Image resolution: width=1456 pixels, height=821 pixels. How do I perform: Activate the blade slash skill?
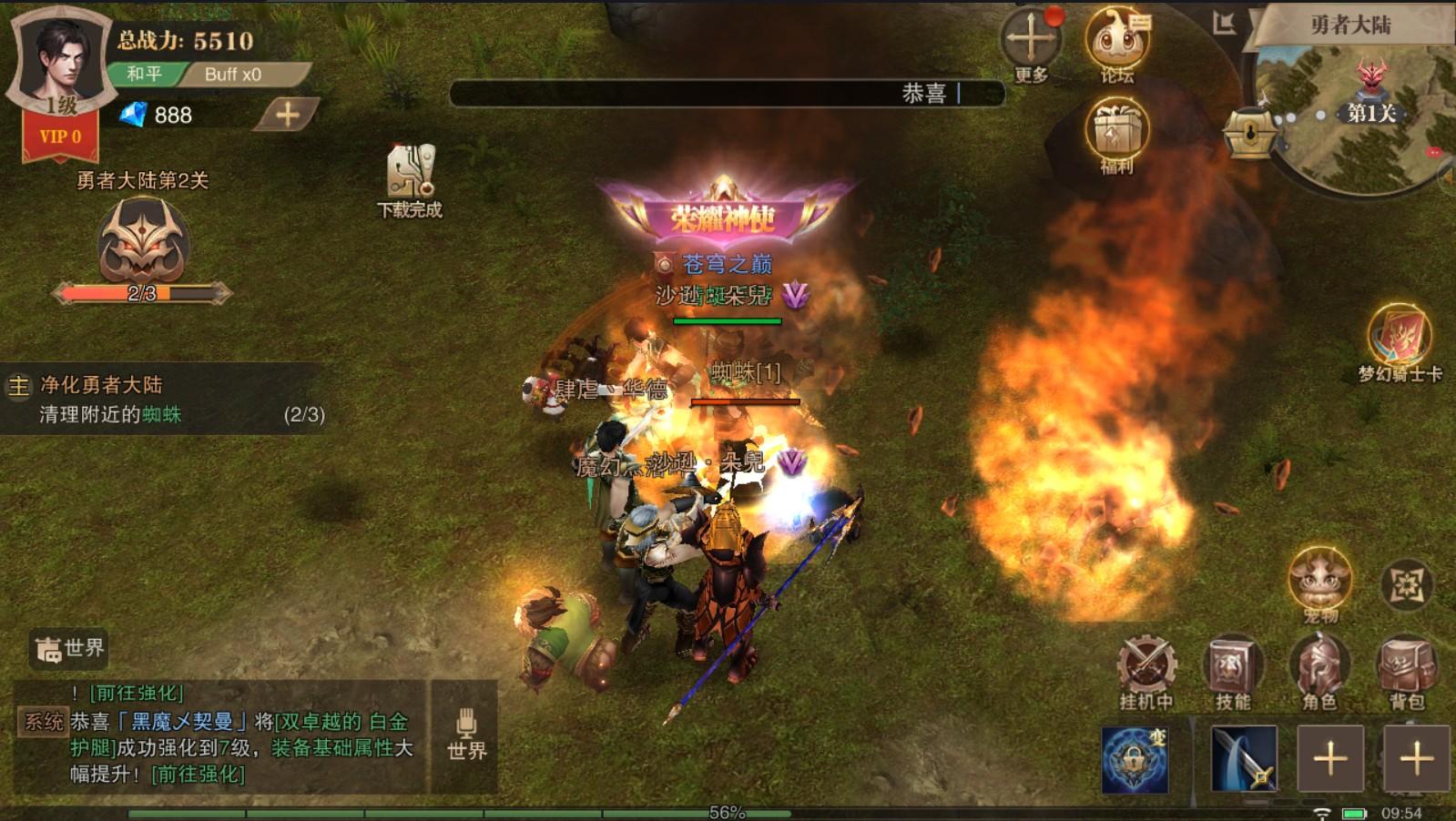1244,758
